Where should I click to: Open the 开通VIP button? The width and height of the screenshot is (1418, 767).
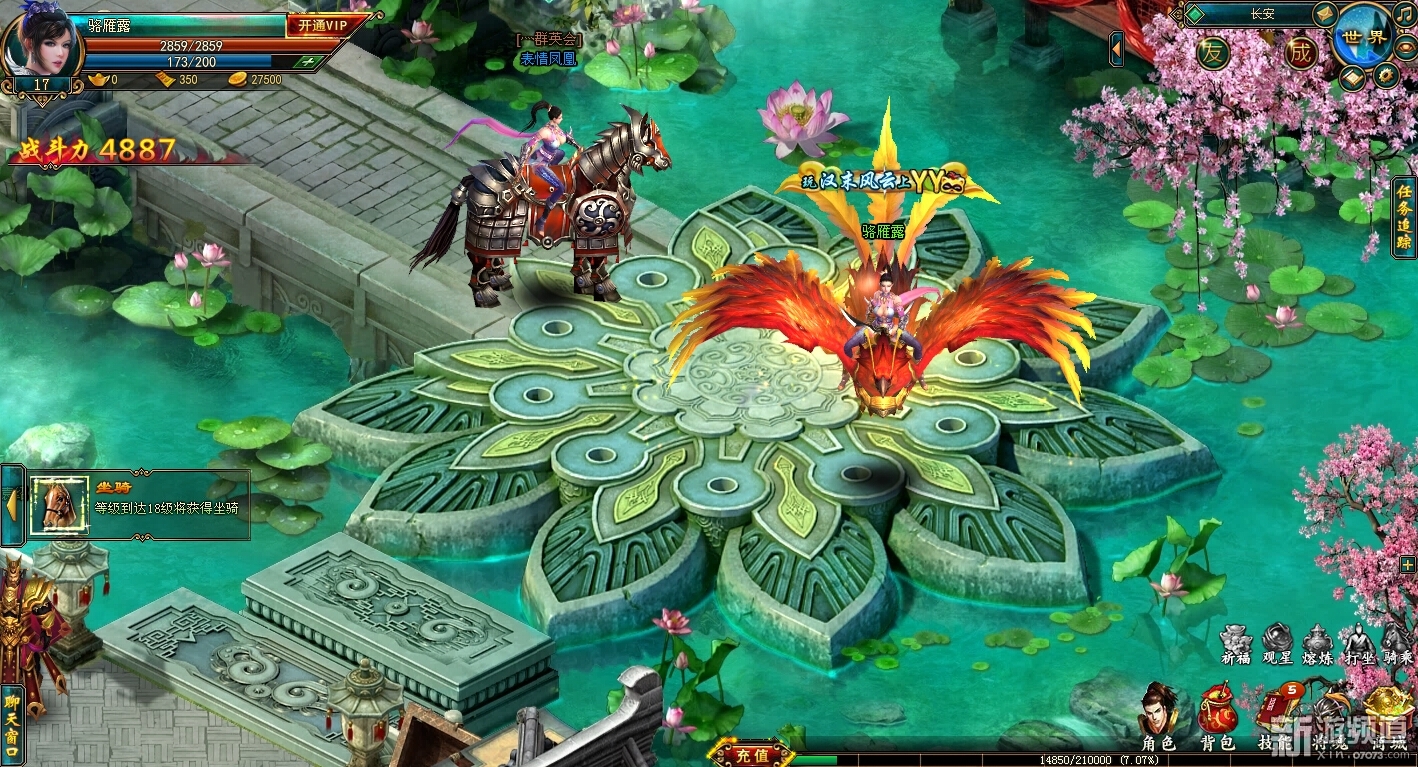pyautogui.click(x=317, y=26)
